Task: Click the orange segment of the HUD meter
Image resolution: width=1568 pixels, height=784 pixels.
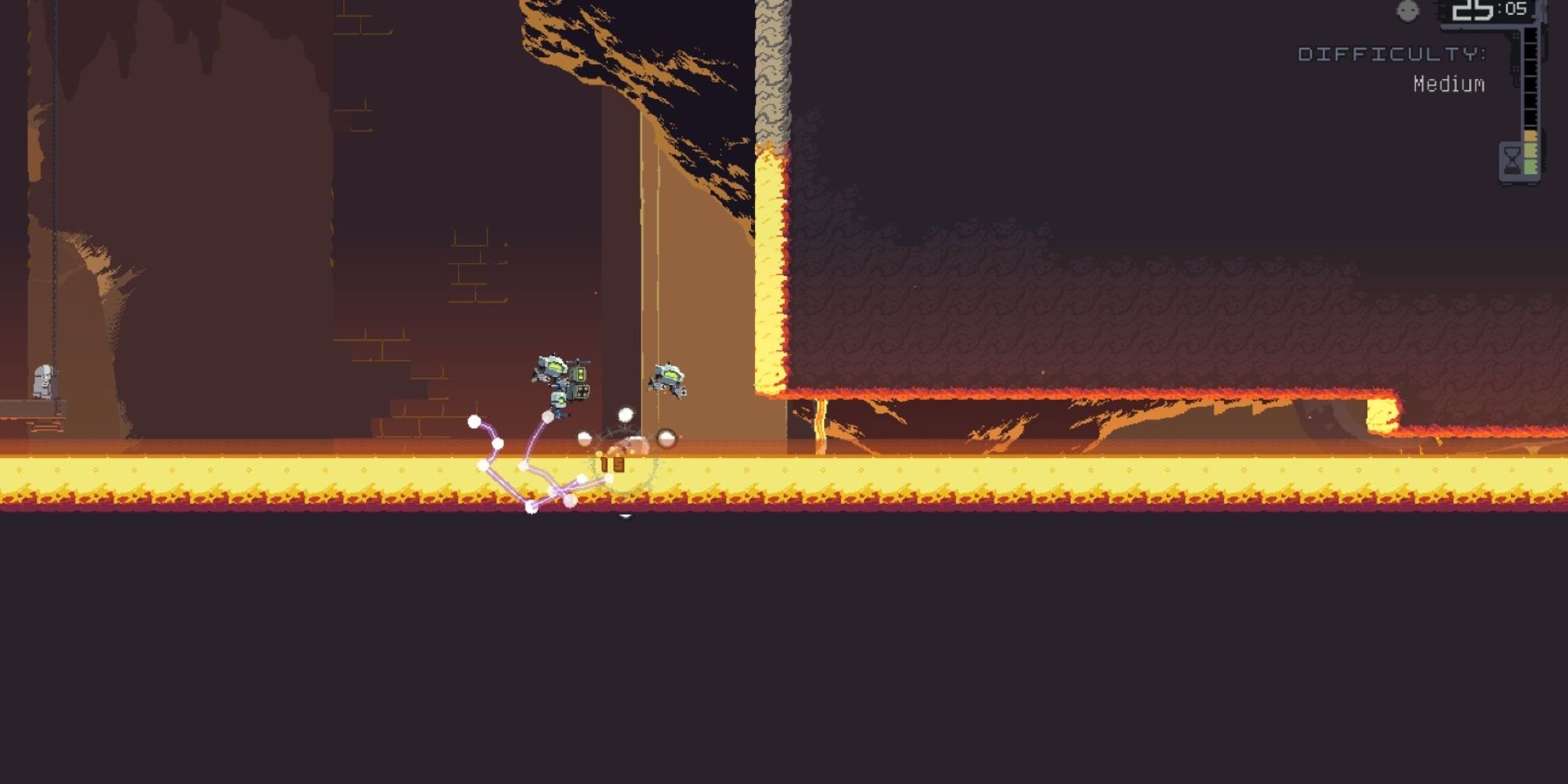Action: 1530,135
